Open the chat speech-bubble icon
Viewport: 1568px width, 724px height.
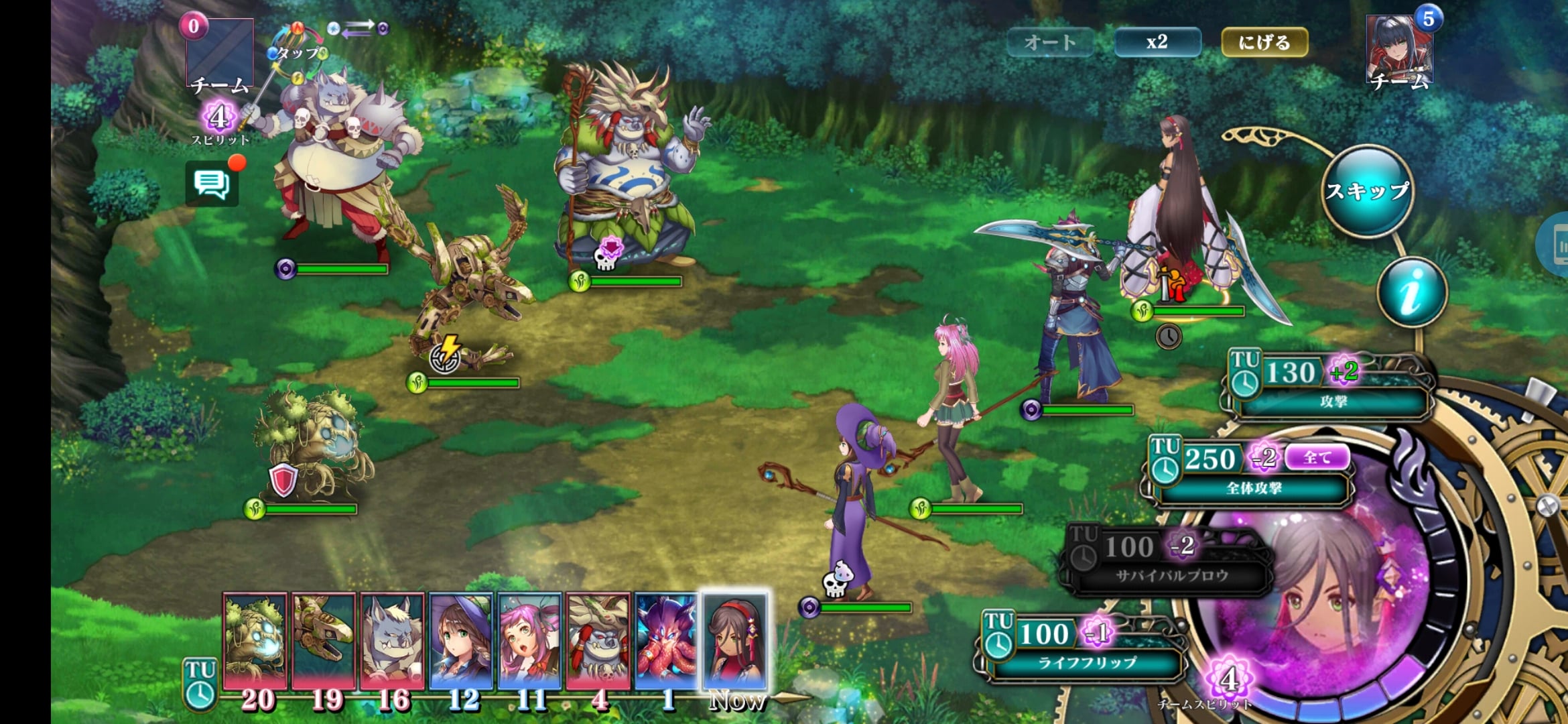pyautogui.click(x=212, y=183)
